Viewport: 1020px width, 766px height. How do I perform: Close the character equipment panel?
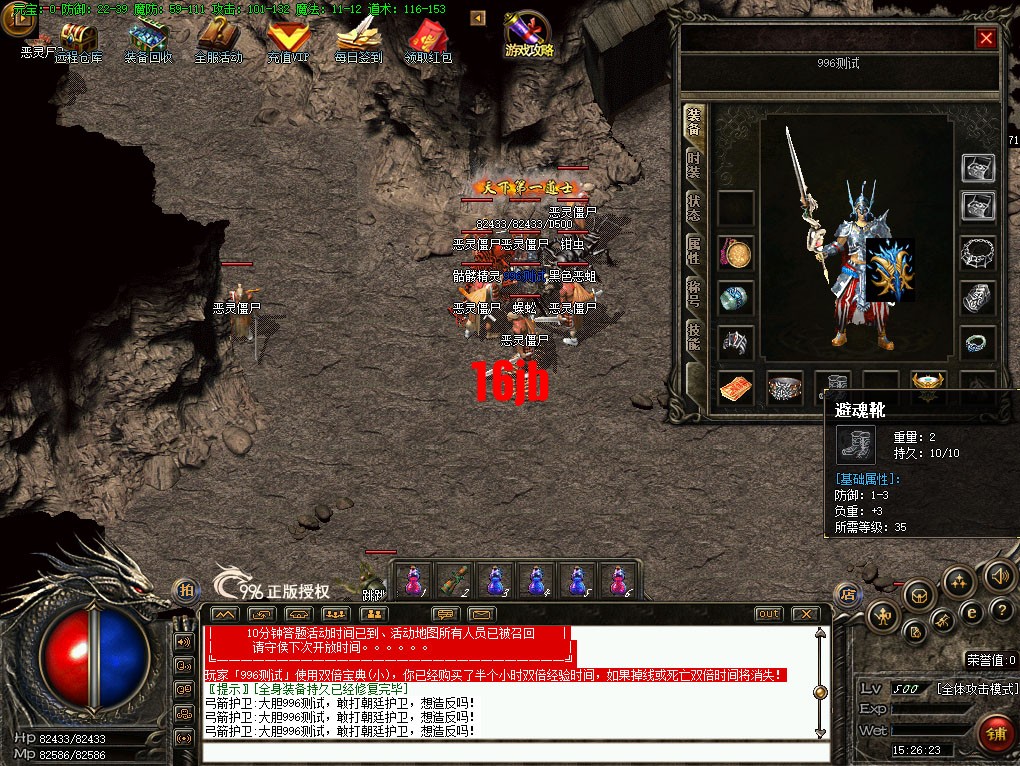coord(986,38)
